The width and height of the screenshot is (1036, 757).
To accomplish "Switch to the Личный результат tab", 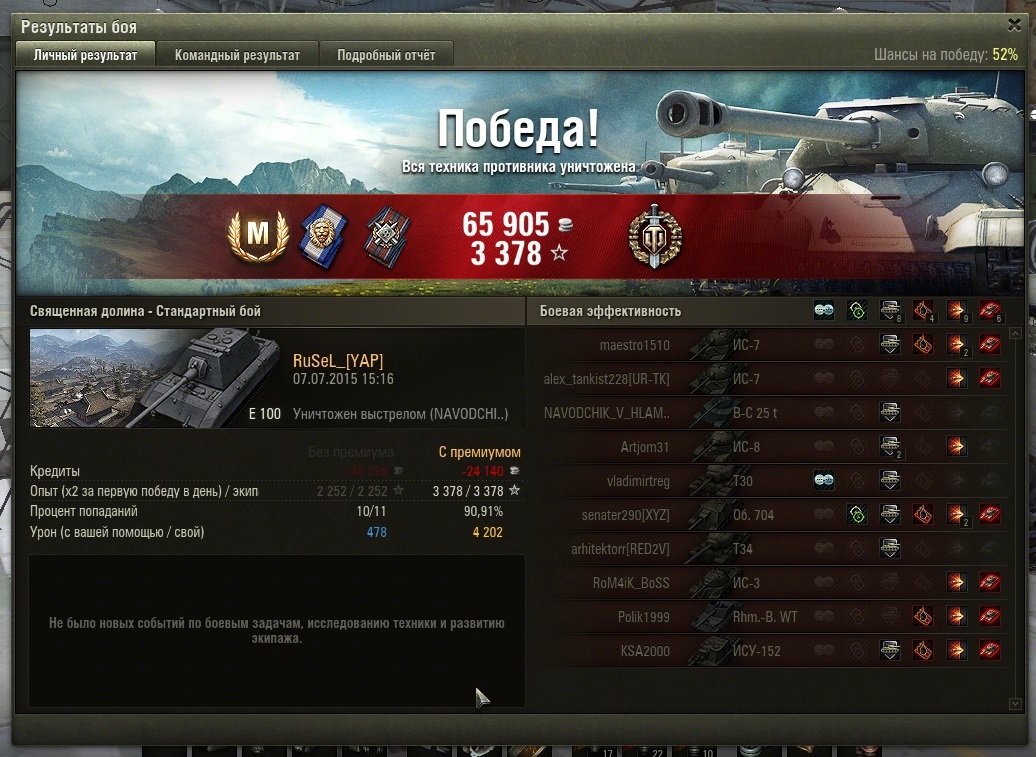I will [x=85, y=55].
